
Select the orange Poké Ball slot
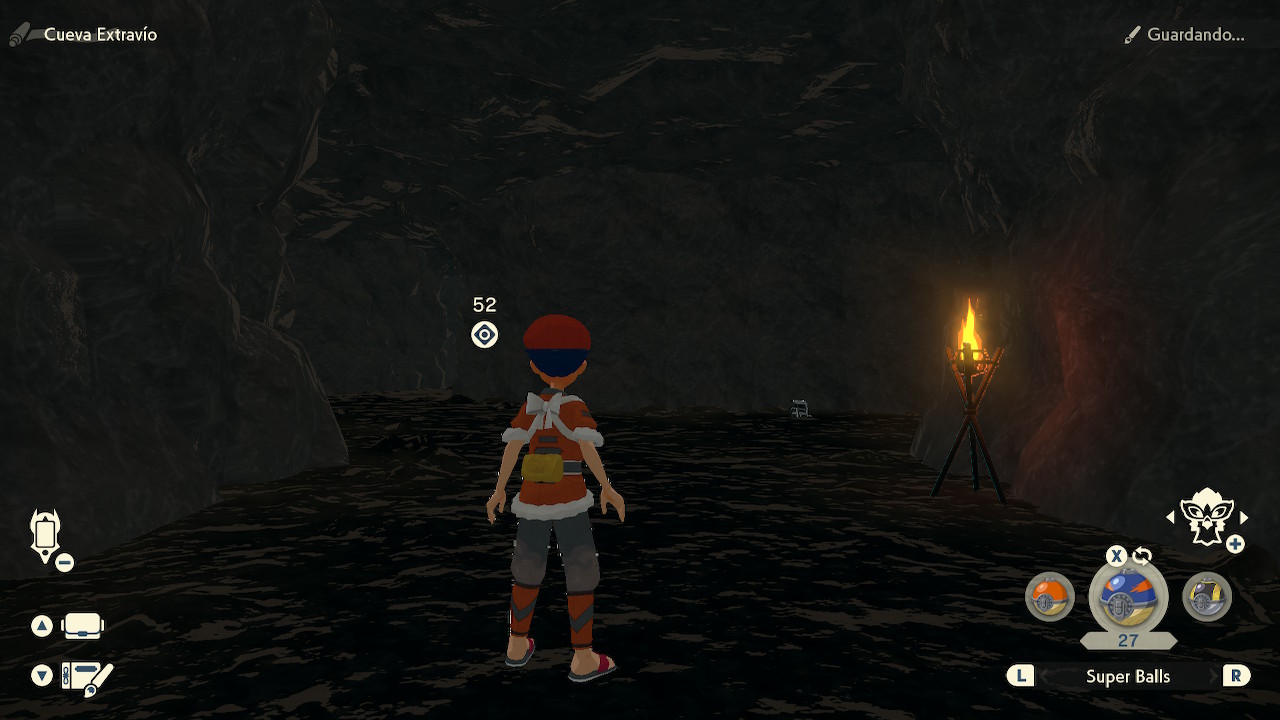(1050, 597)
